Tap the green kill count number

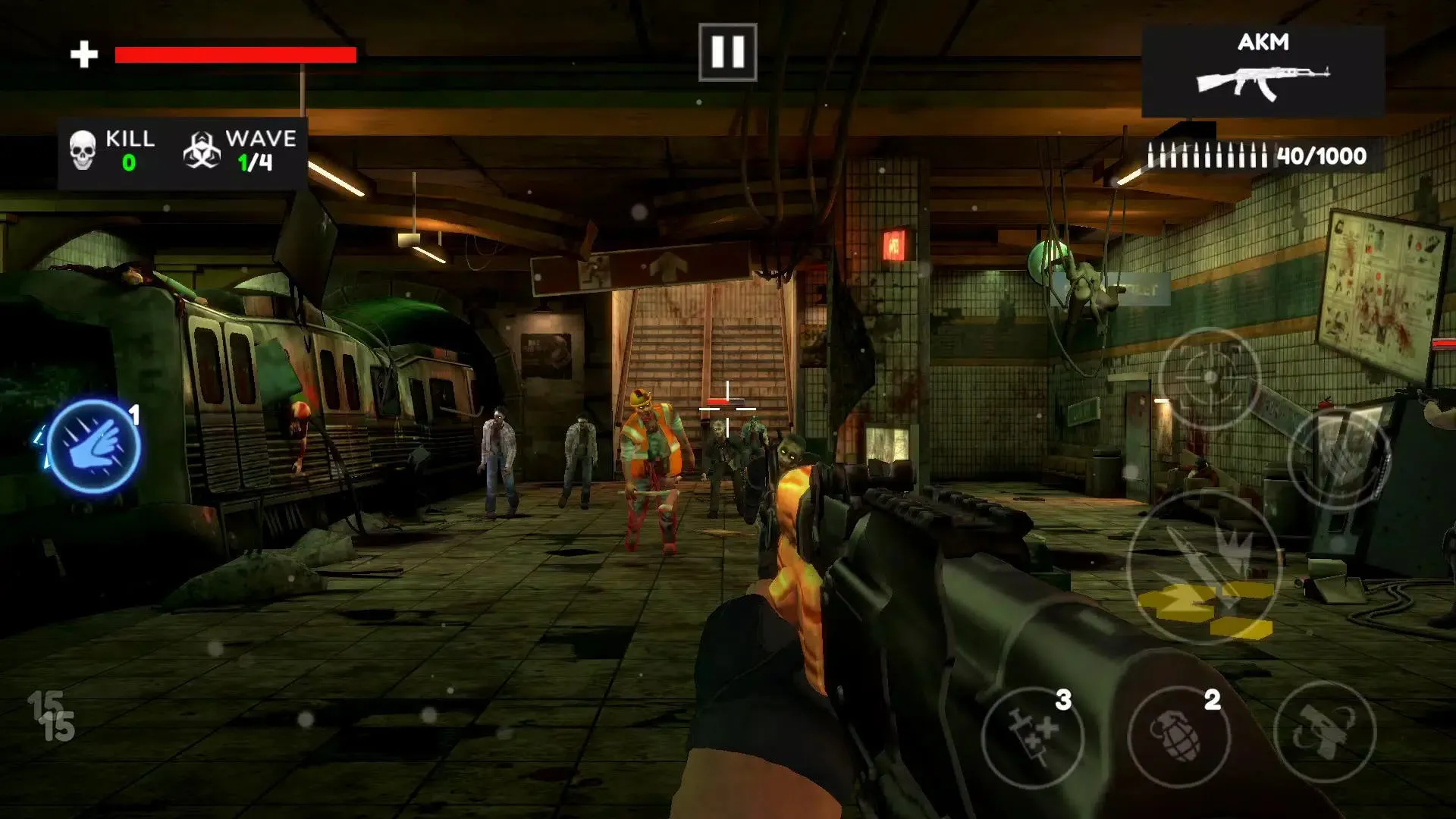point(129,163)
